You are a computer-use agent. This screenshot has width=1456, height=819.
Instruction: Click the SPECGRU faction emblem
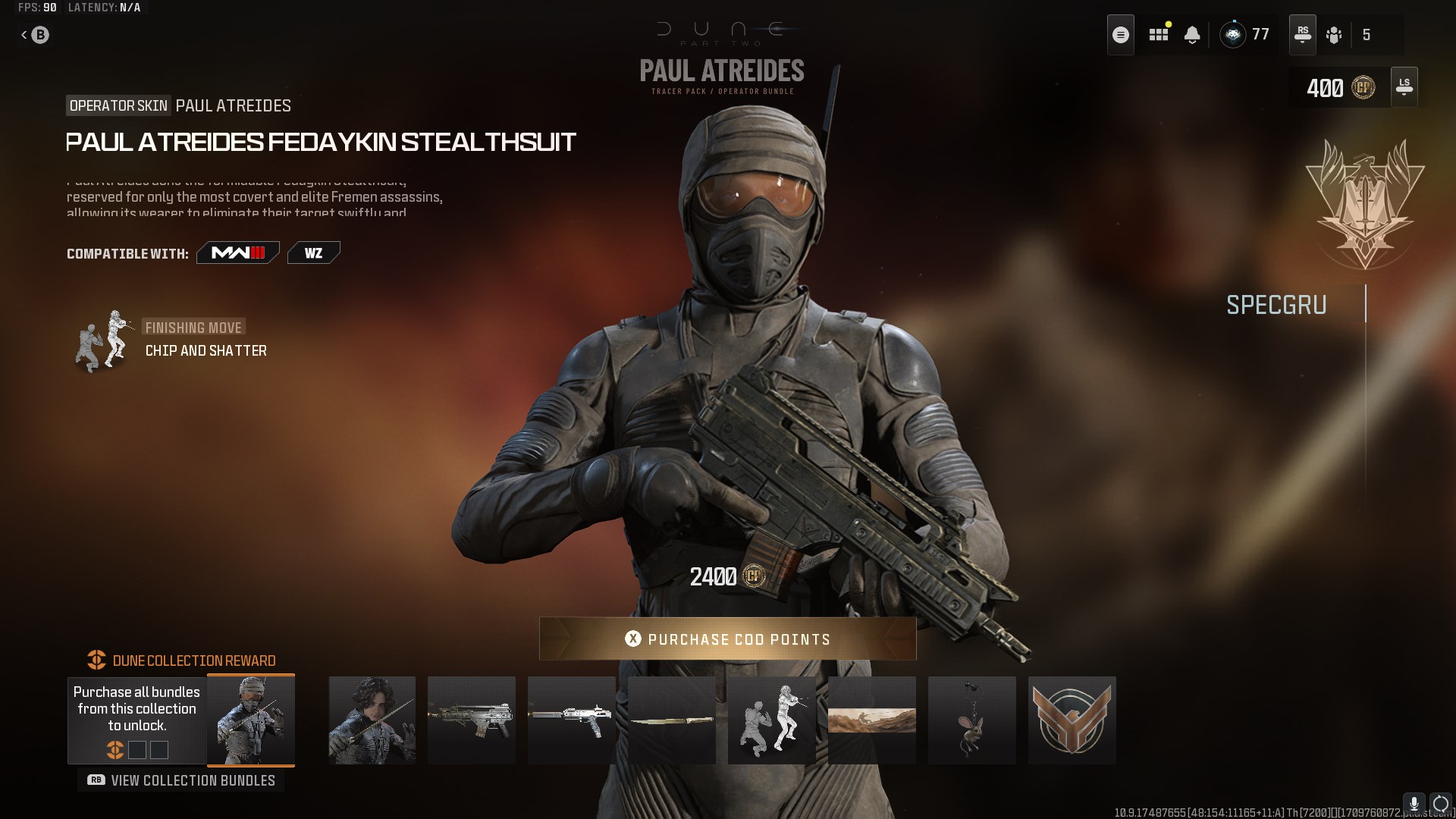(x=1365, y=205)
